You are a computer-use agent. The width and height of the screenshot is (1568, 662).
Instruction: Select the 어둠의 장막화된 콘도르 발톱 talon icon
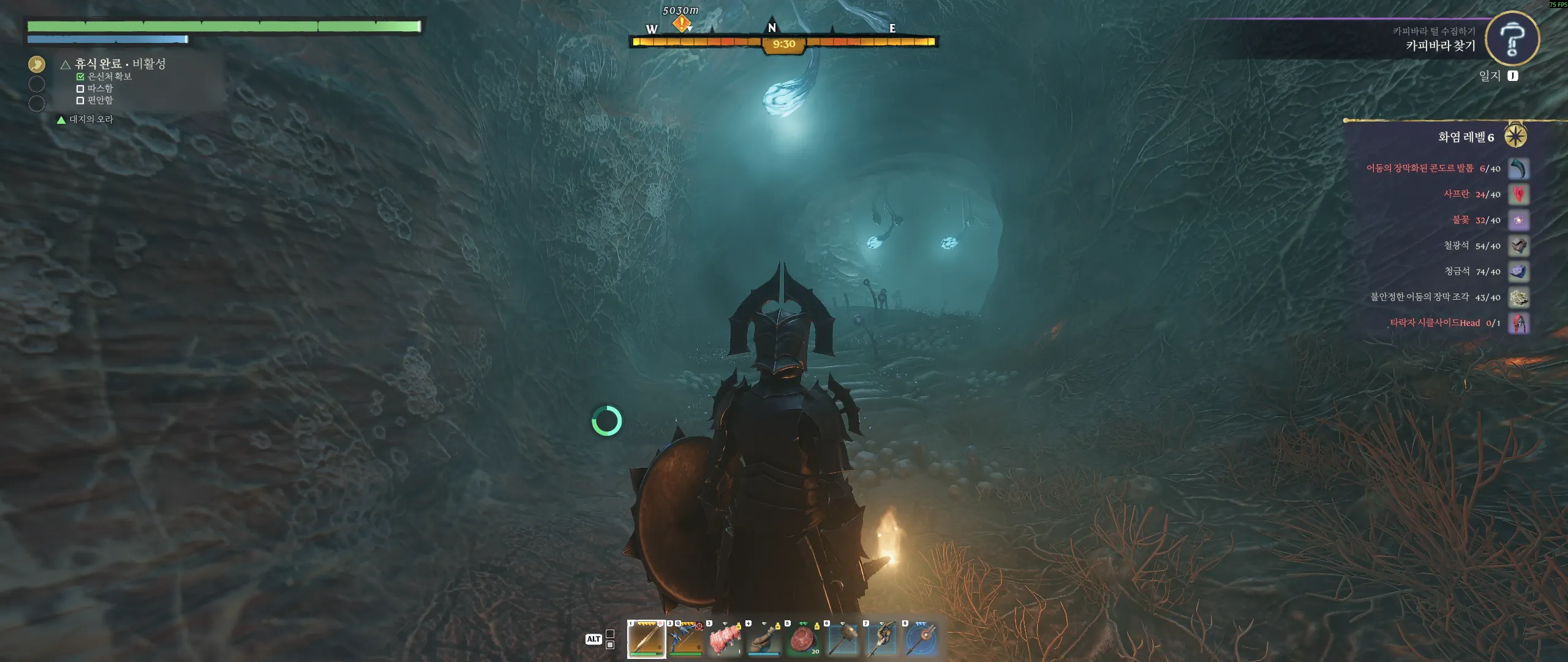point(1518,169)
